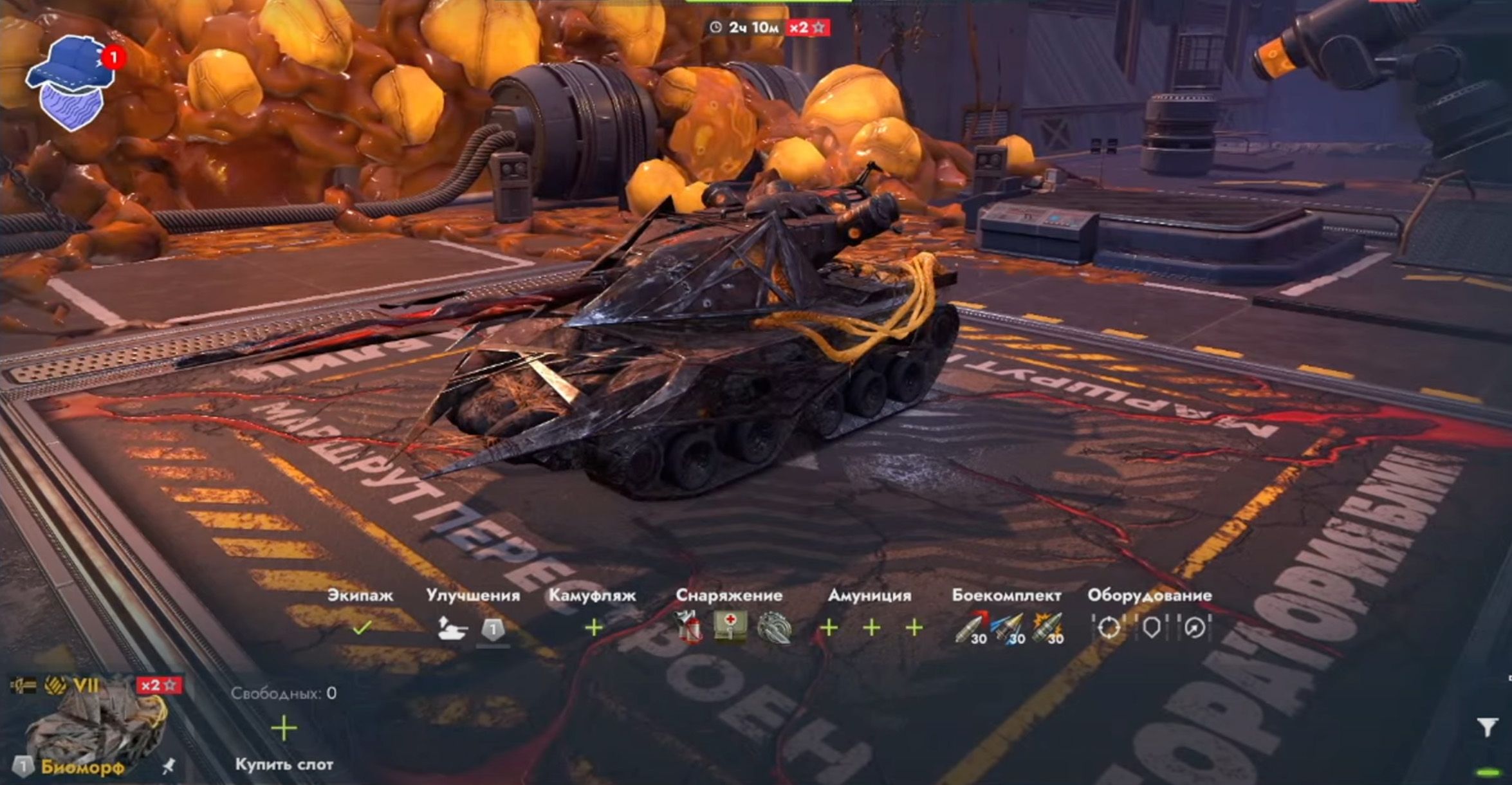The height and width of the screenshot is (785, 1512).
Task: Switch to the Амуниция section
Action: 871,596
